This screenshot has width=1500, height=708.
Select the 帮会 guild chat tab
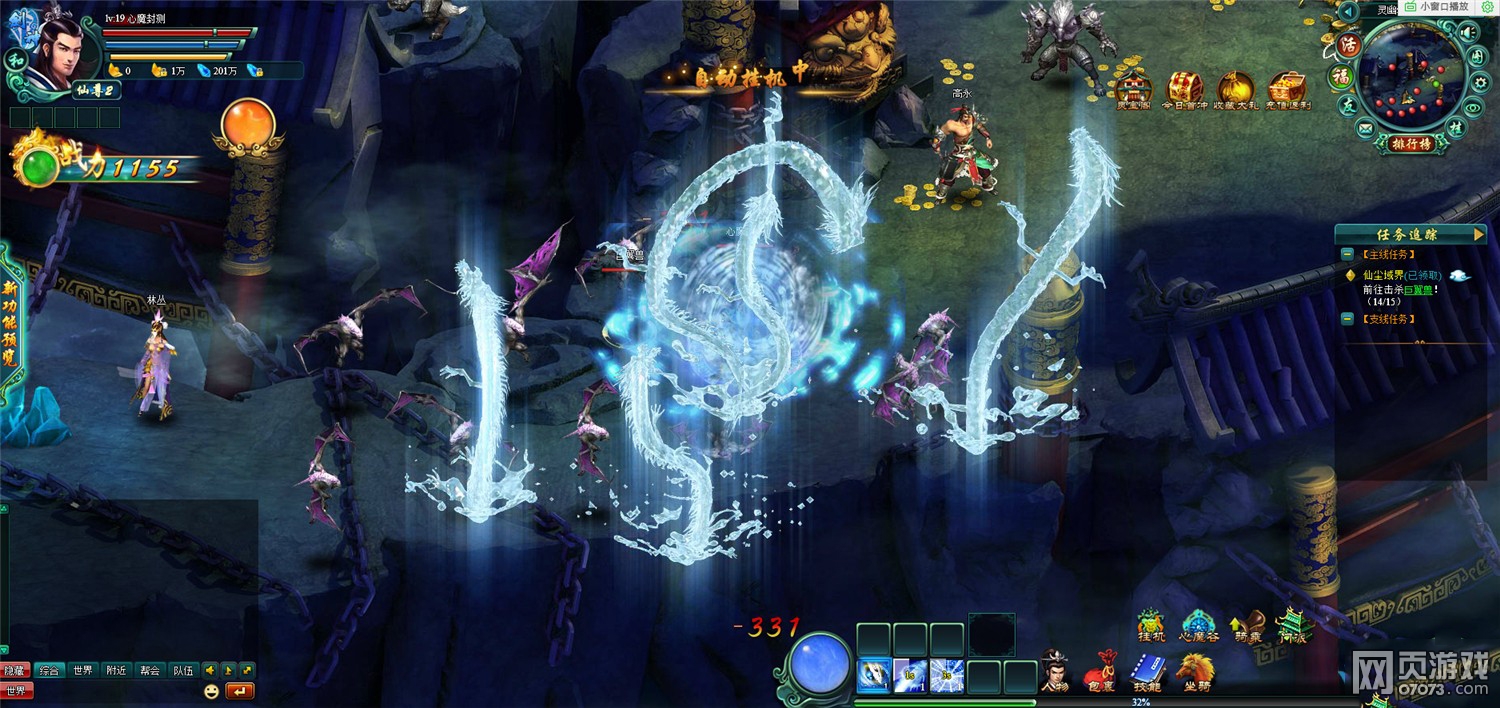(x=150, y=670)
